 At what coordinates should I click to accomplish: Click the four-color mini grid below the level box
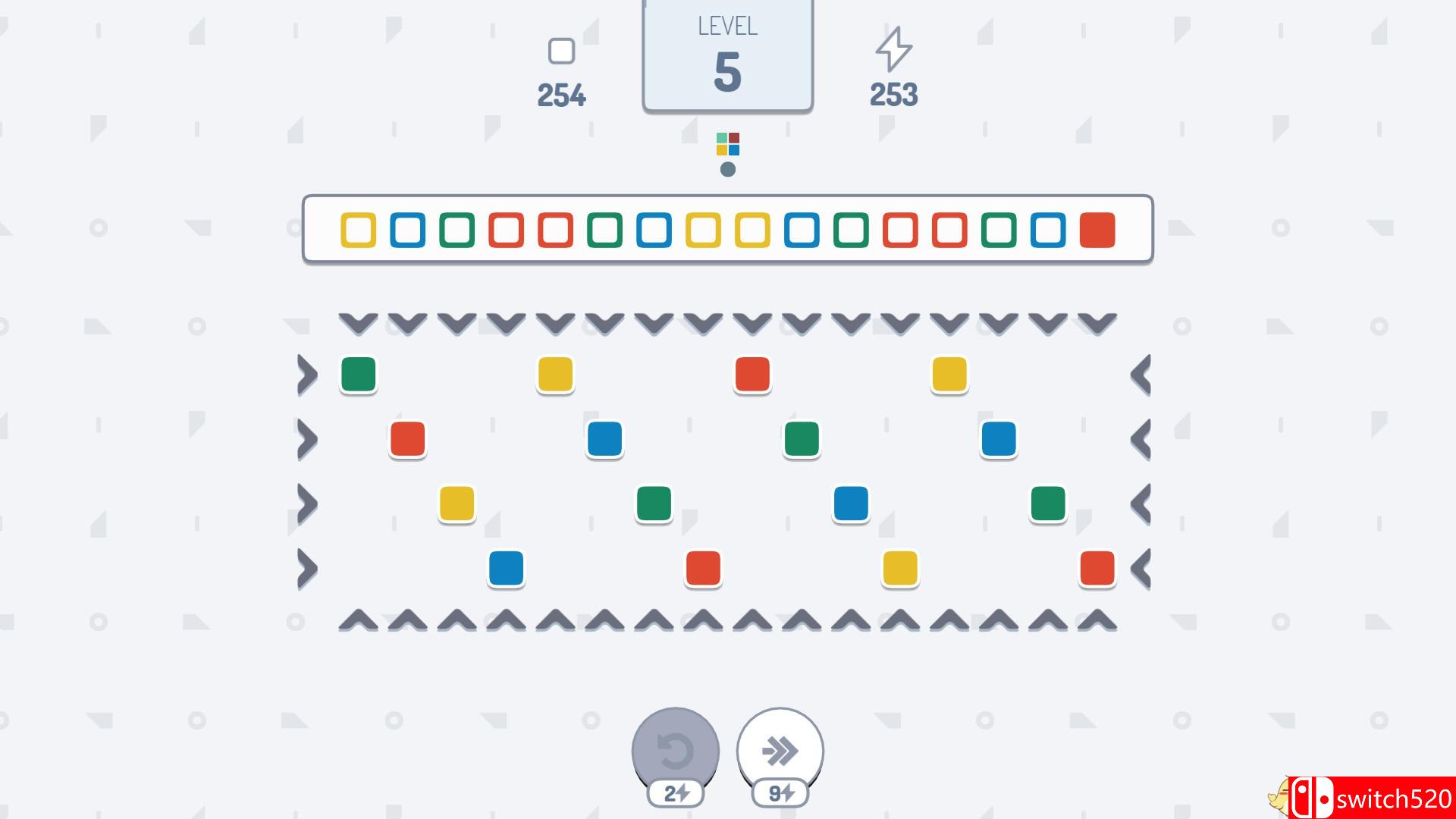click(727, 143)
